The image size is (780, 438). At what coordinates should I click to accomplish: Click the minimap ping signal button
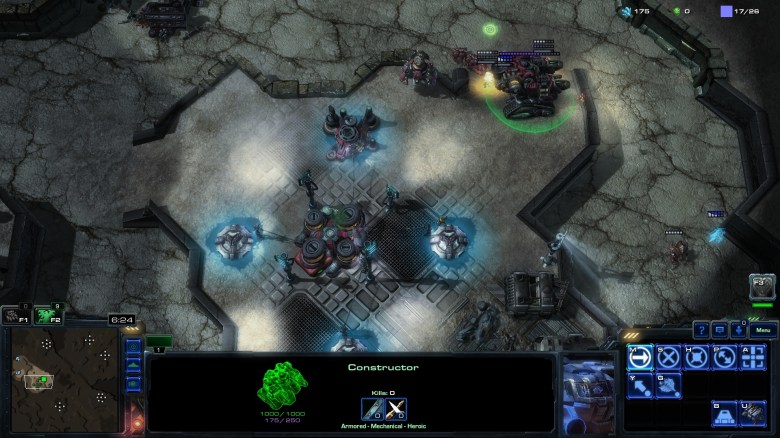click(133, 349)
